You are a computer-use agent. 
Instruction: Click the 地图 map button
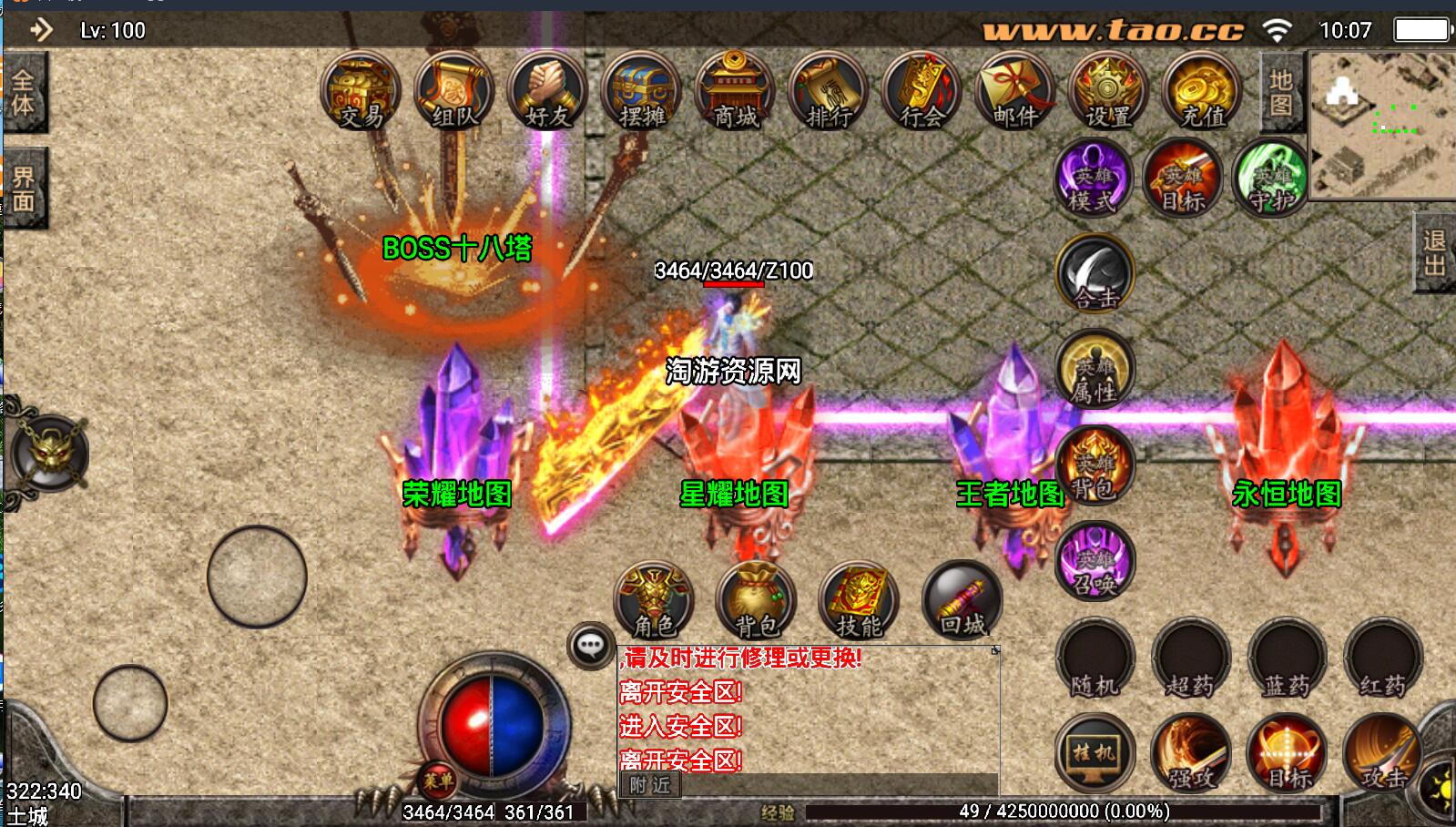point(1281,93)
